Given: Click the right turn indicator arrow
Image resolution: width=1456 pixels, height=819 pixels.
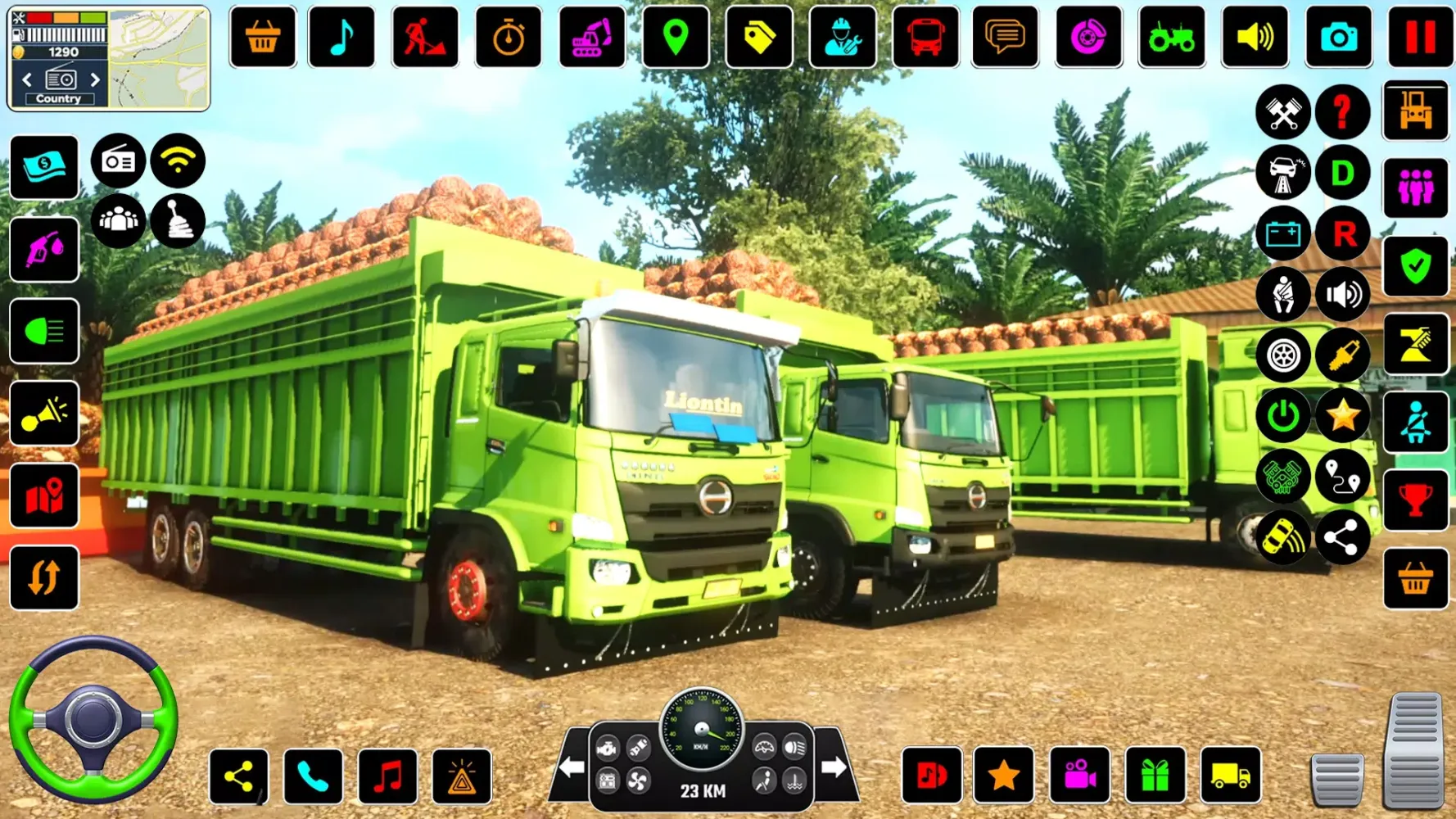Looking at the screenshot, I should (x=834, y=767).
